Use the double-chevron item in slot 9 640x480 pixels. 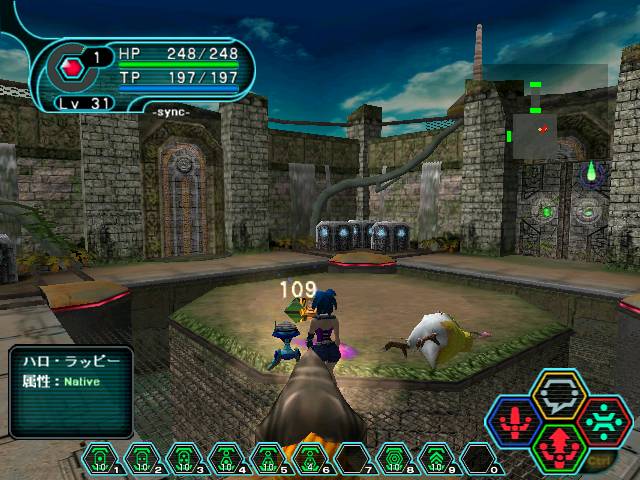[x=437, y=460]
